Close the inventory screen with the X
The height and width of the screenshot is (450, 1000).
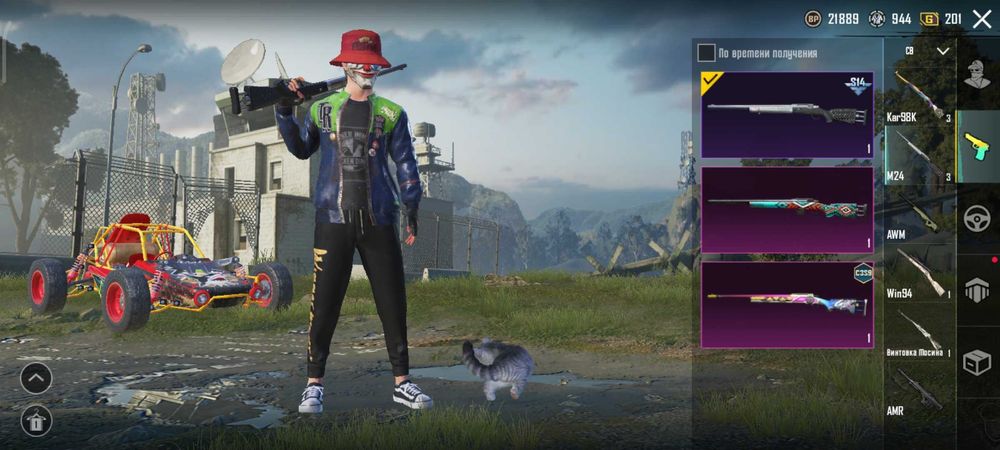coord(981,19)
